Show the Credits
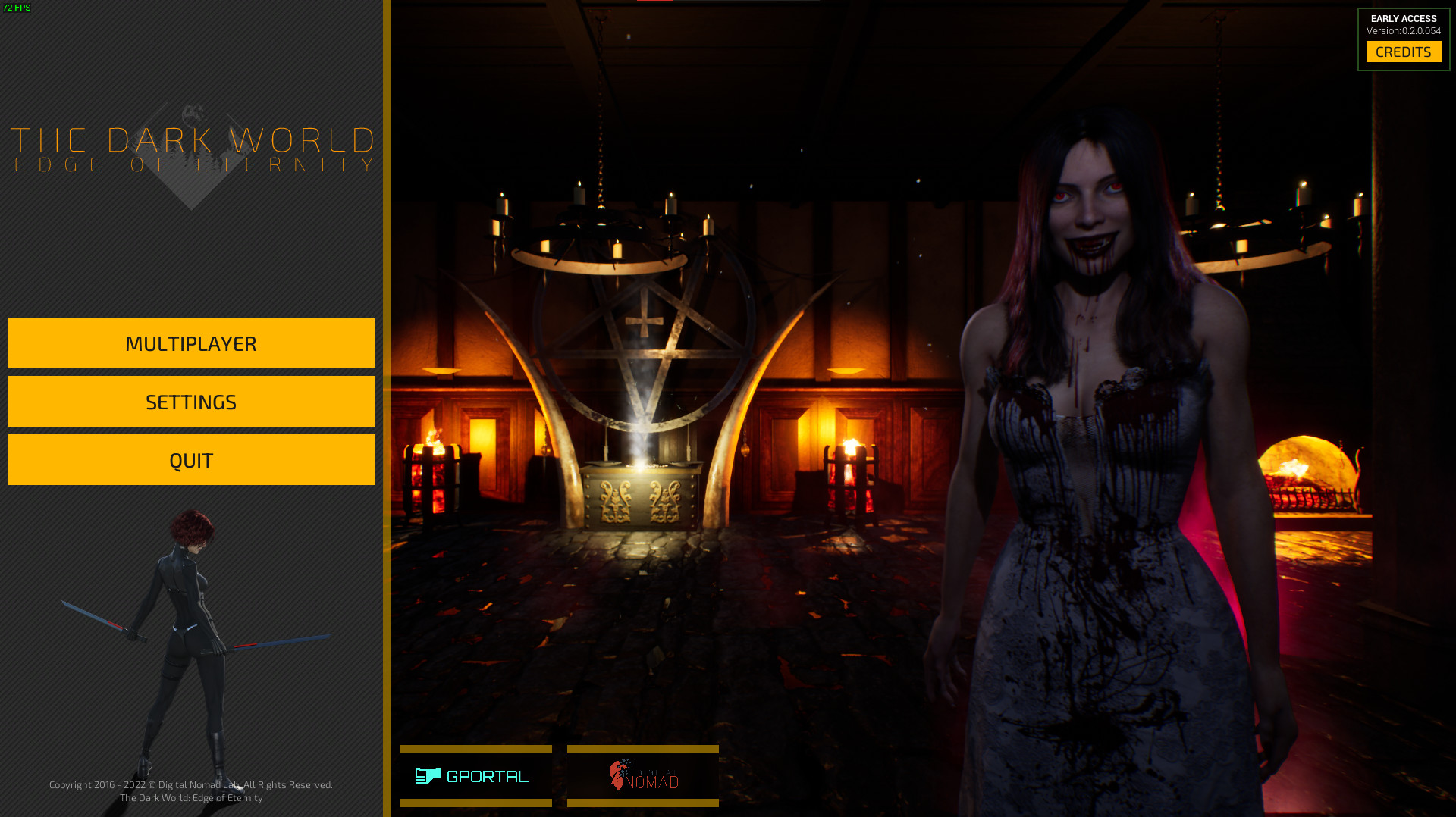This screenshot has width=1456, height=817. pos(1403,52)
